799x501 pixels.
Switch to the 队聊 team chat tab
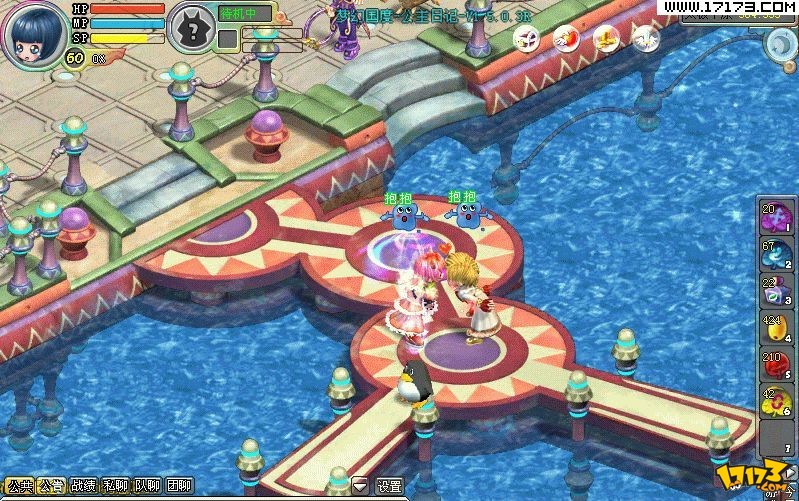click(148, 486)
